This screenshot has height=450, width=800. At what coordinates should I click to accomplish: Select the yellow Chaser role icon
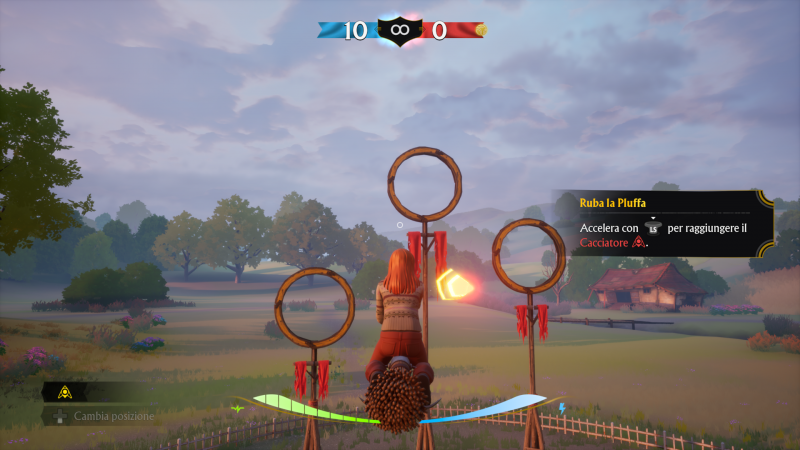64,391
